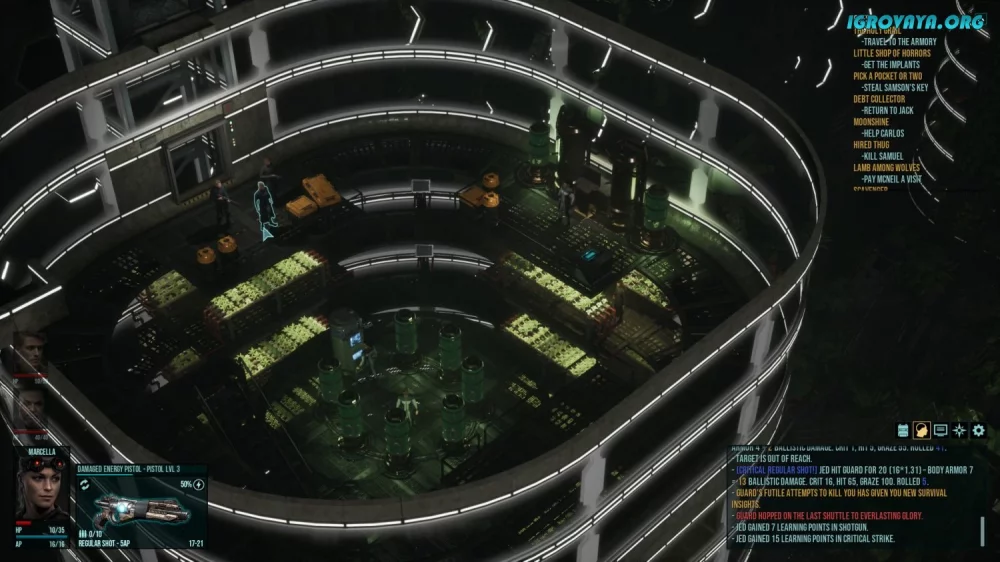Open the map compass star icon
The image size is (1000, 562).
pyautogui.click(x=960, y=430)
